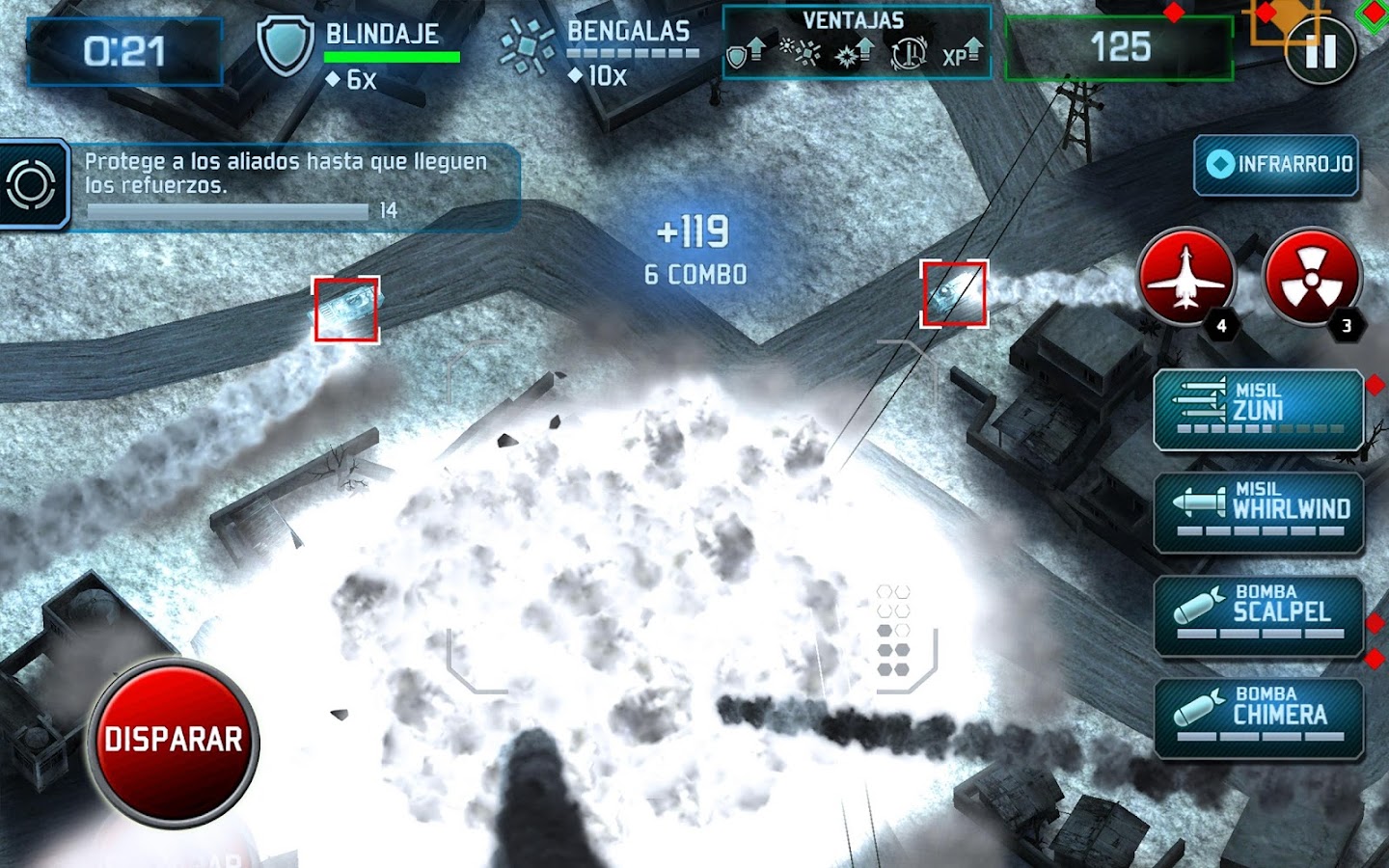The width and height of the screenshot is (1389, 868).
Task: Click the enemy vehicle in the left red target box
Action: pos(344,309)
